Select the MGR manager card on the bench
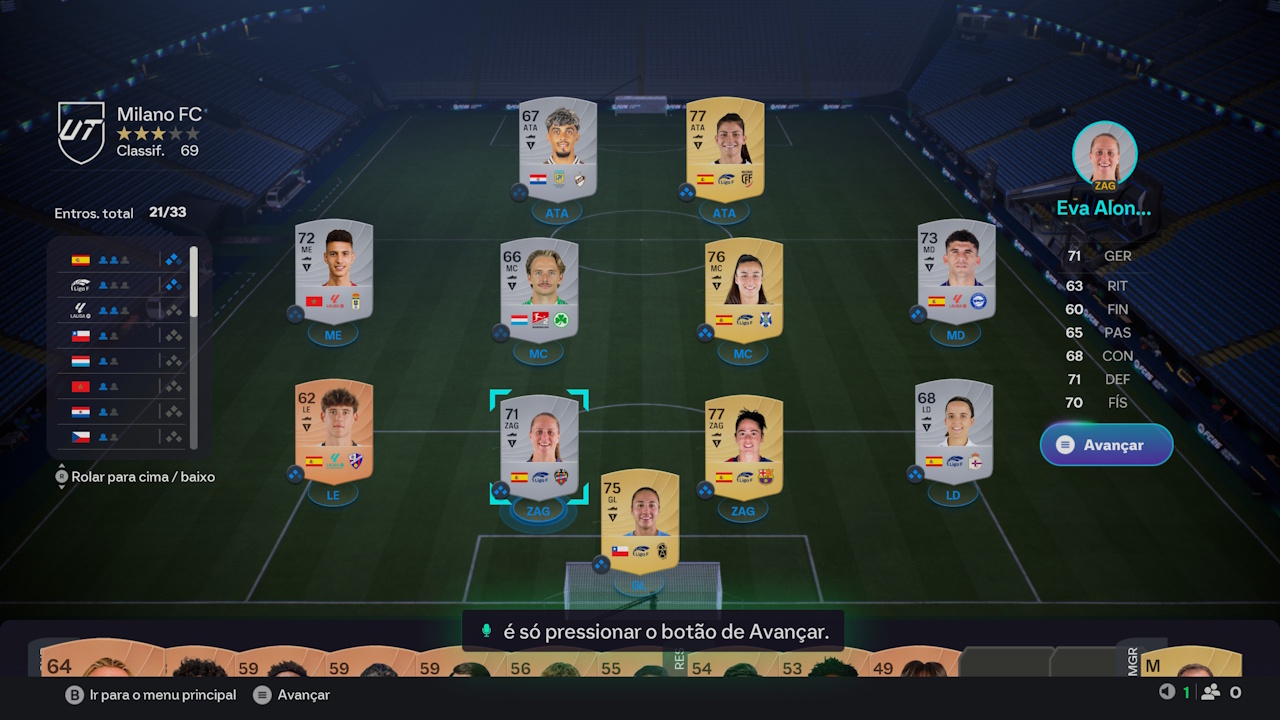Viewport: 1280px width, 720px height. tap(1190, 665)
